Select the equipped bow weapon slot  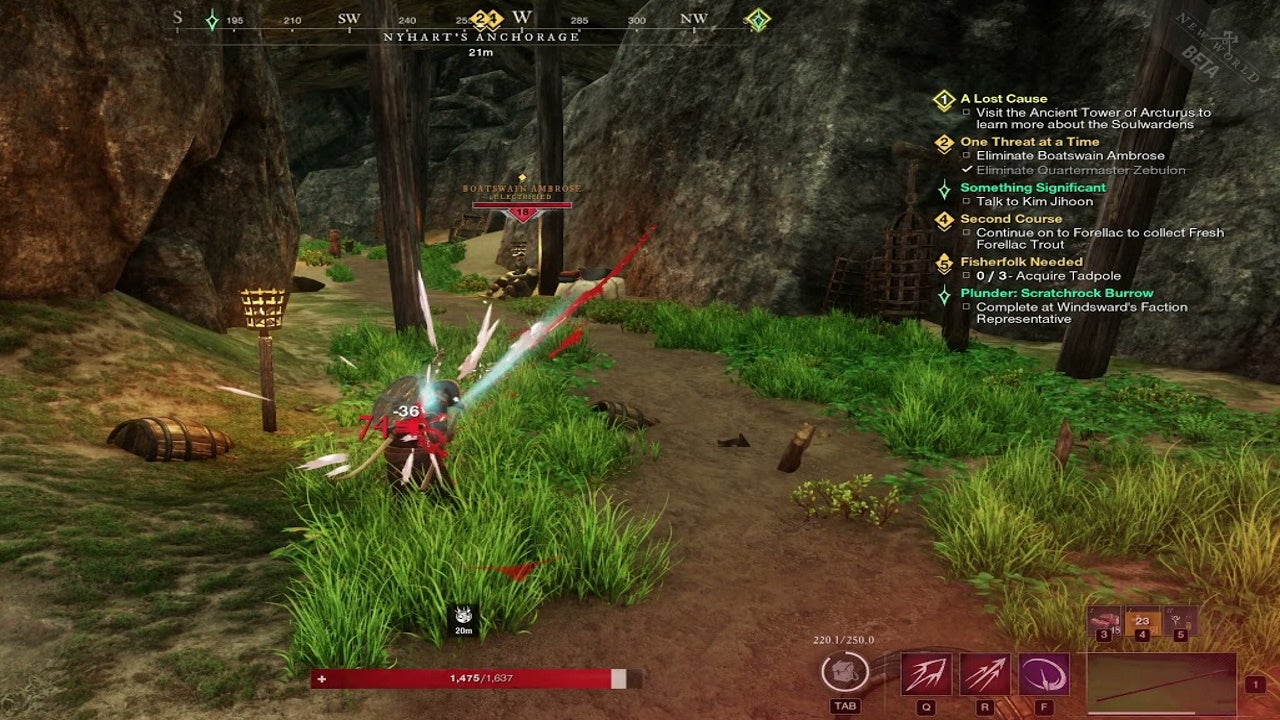pos(1161,684)
